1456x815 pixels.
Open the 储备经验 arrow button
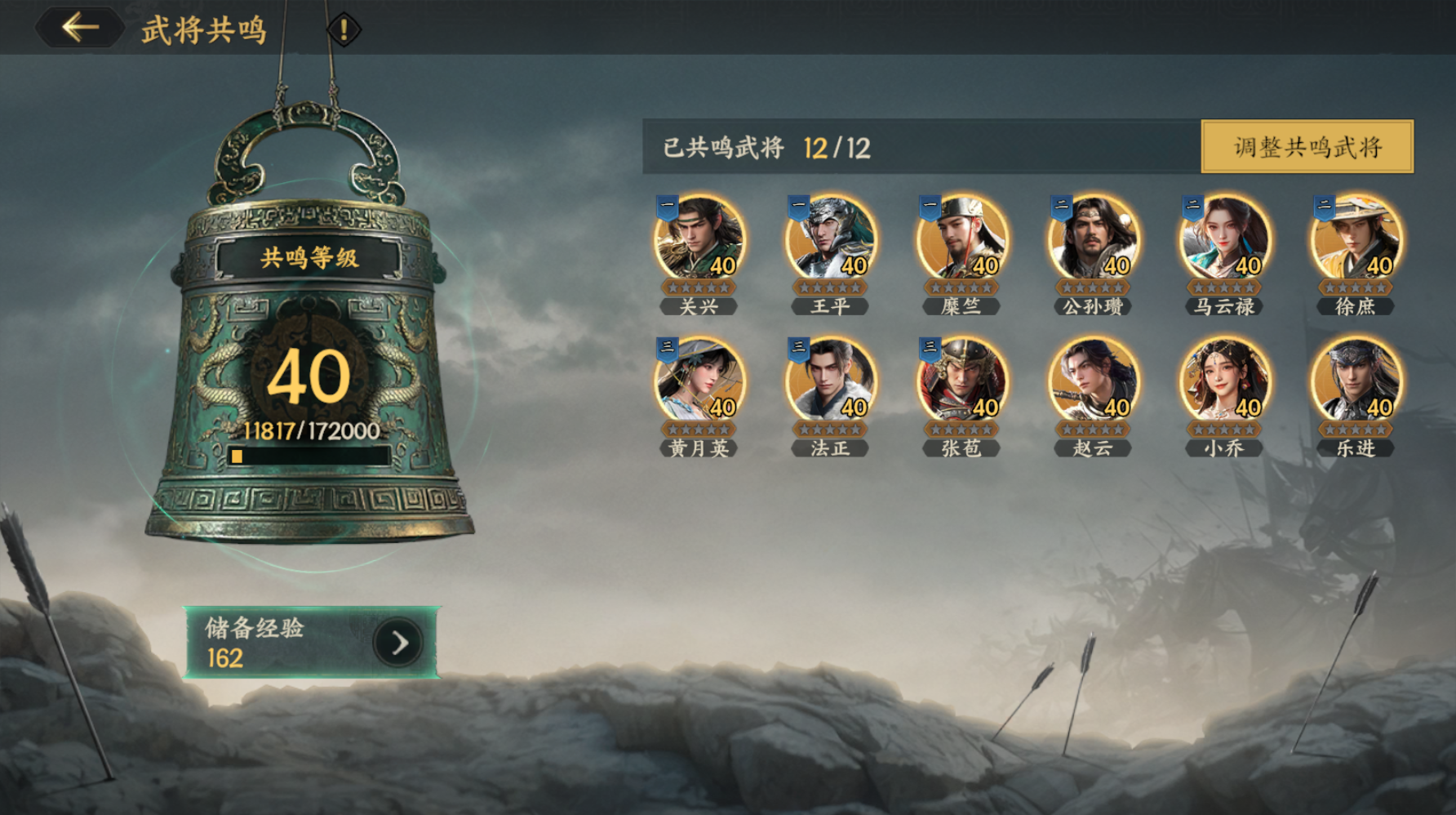(398, 644)
